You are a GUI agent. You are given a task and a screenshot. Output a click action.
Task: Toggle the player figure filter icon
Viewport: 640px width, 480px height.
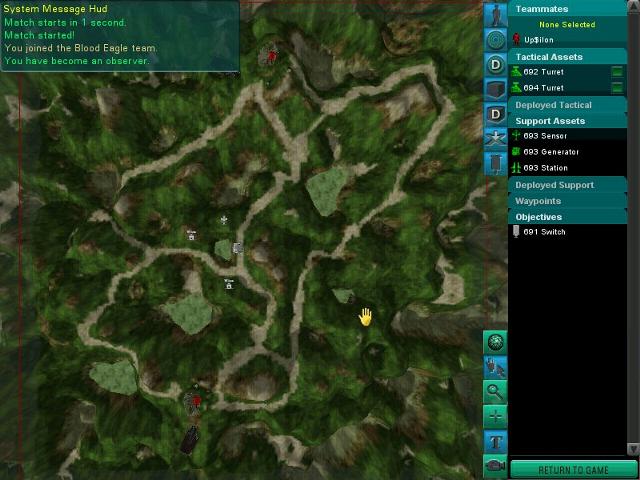[495, 15]
